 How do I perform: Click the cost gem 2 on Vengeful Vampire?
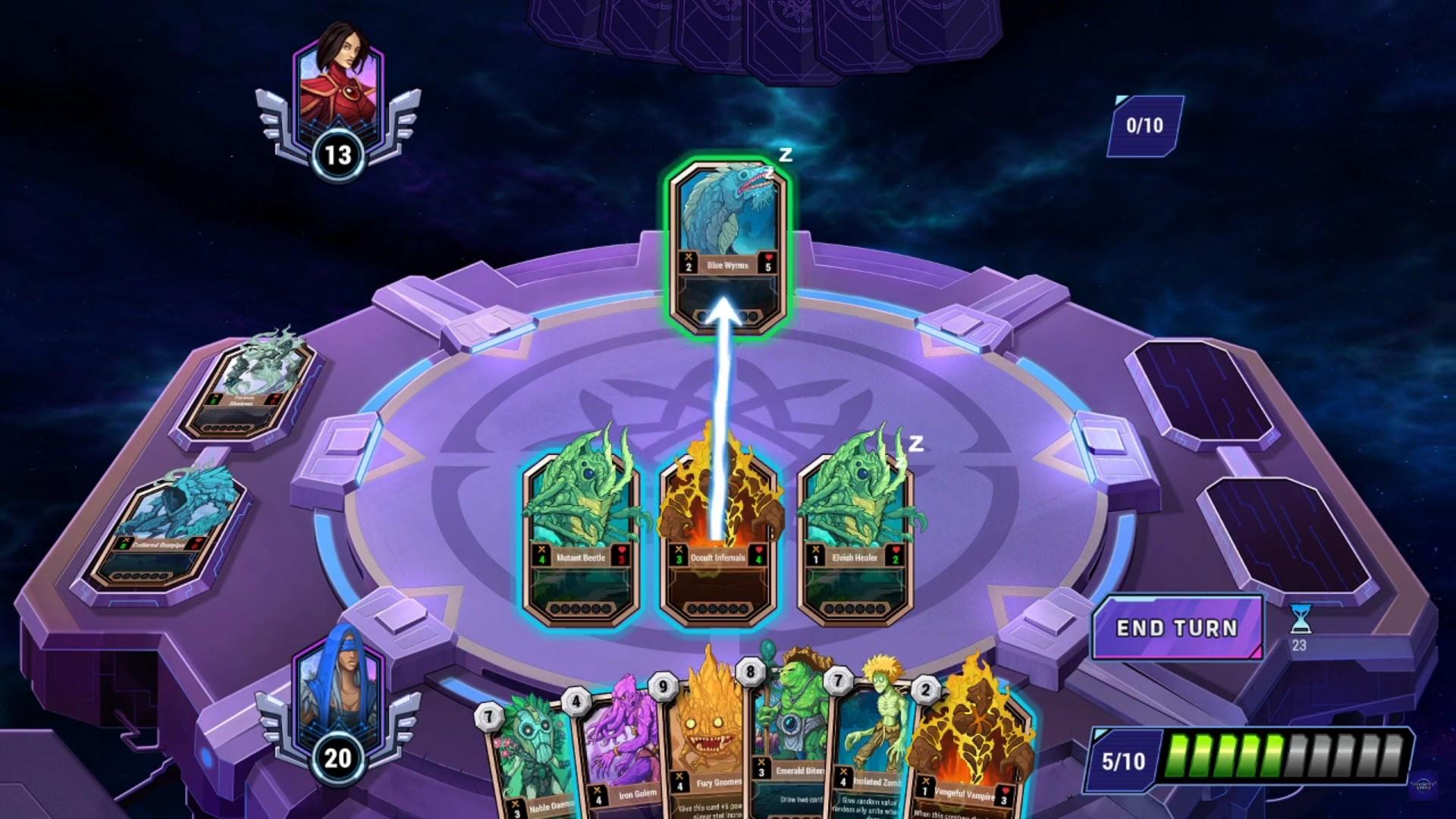pos(925,690)
